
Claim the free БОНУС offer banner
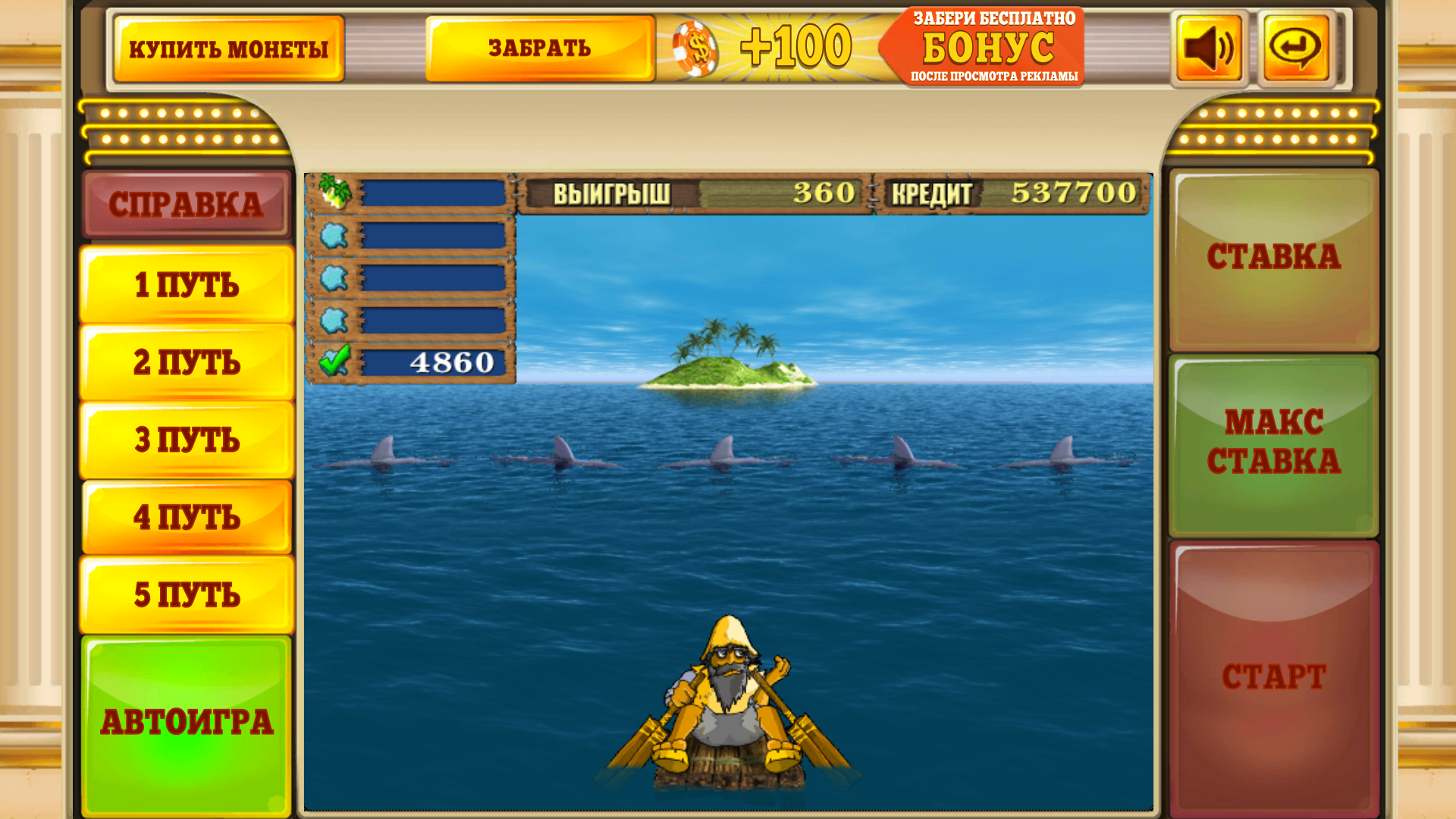(984, 47)
